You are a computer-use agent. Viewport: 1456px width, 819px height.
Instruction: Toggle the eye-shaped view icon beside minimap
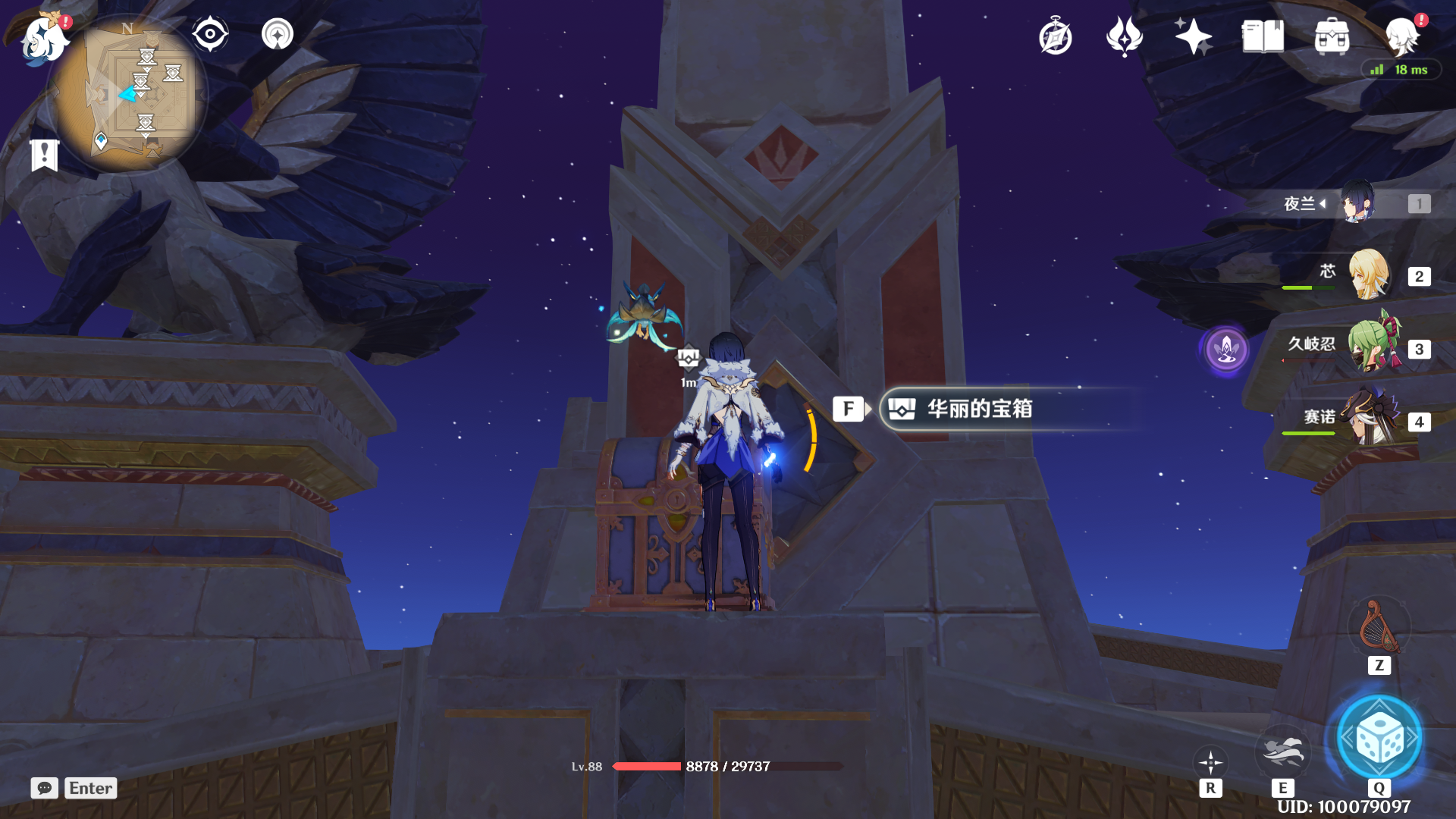tap(210, 35)
